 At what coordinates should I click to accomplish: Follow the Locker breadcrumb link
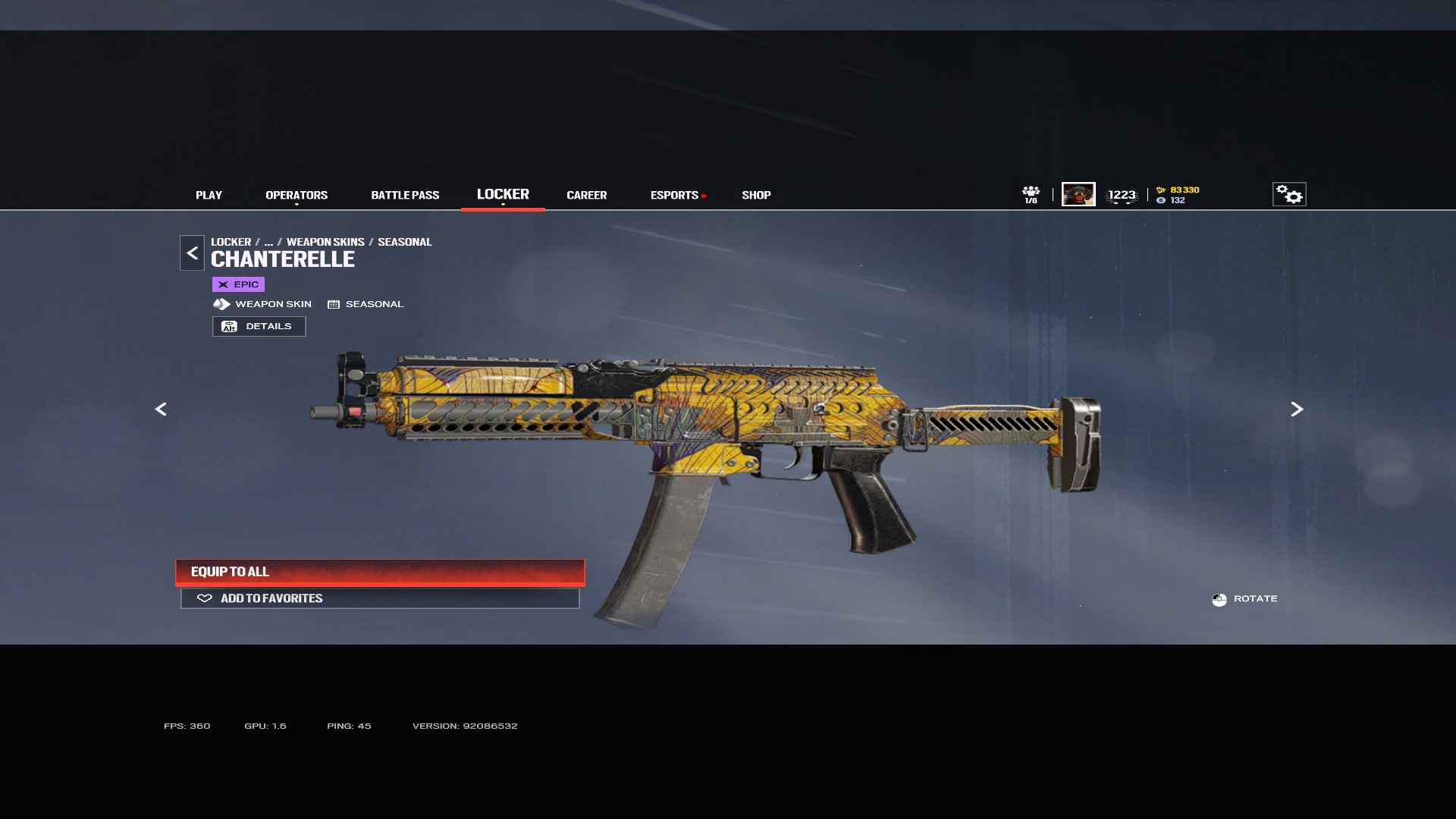coord(231,242)
